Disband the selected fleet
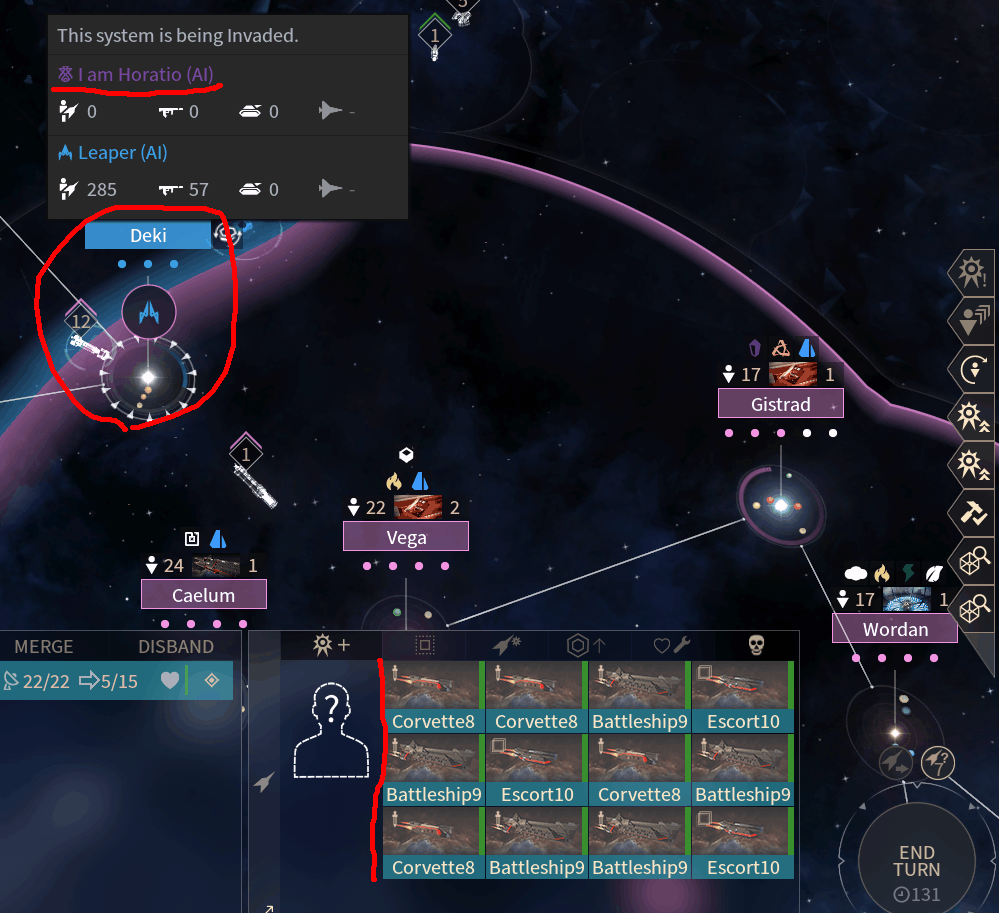 coord(176,647)
